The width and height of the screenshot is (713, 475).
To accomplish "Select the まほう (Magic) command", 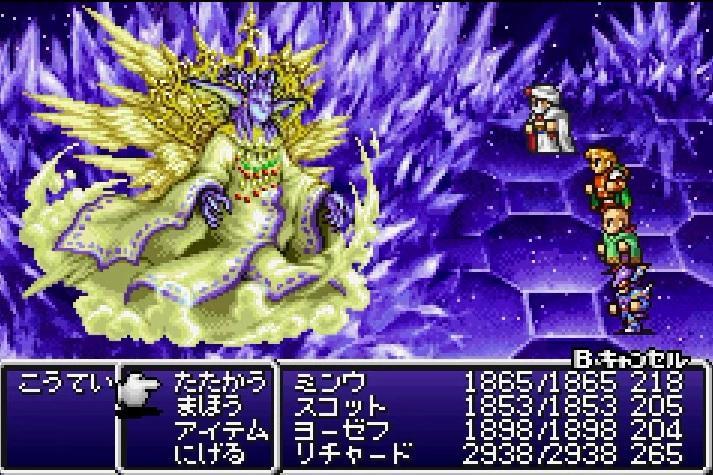I will point(208,406).
